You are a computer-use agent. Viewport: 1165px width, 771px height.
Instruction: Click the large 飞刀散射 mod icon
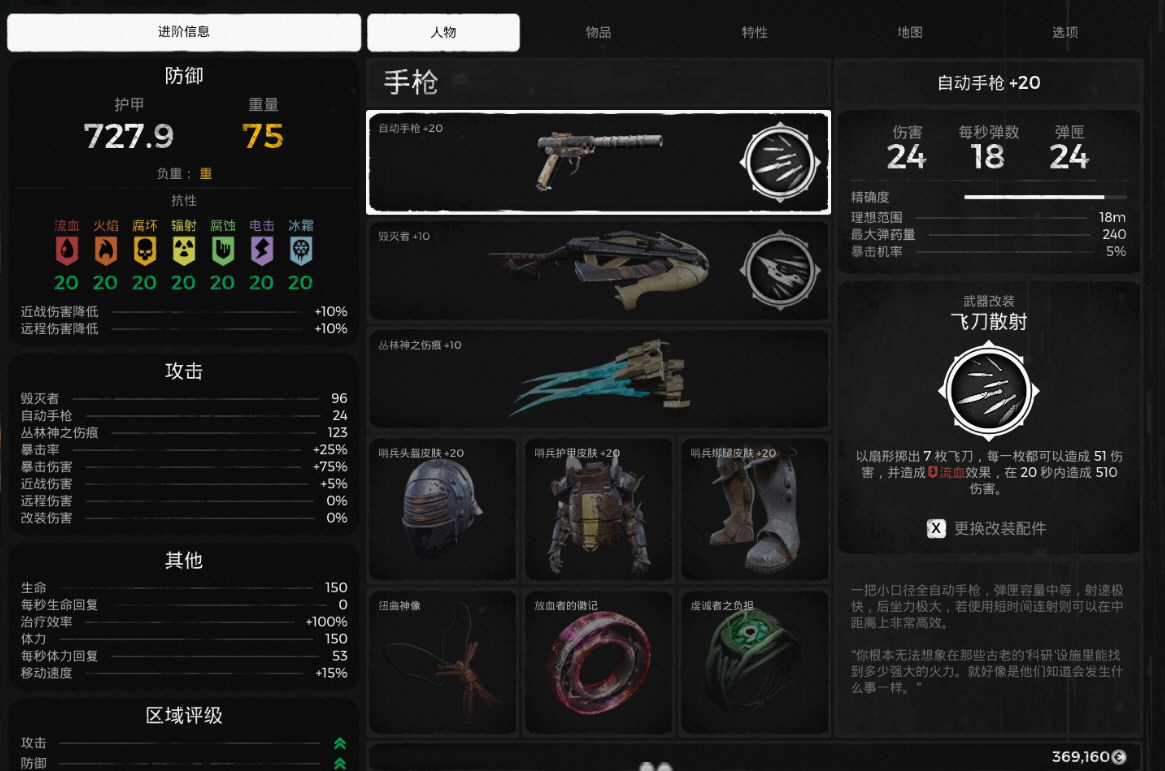click(x=988, y=391)
